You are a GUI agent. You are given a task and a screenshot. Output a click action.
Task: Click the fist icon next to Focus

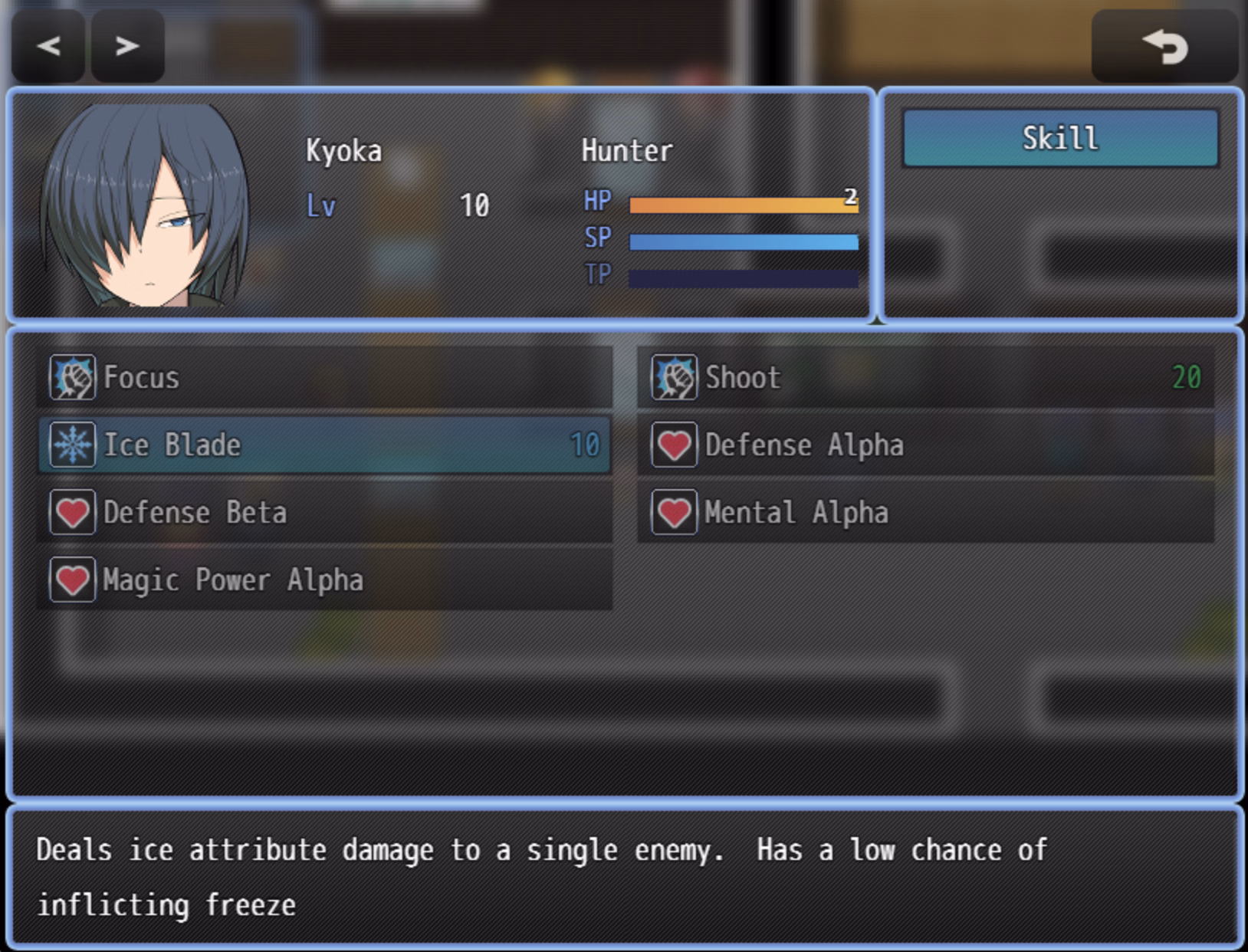[x=72, y=377]
